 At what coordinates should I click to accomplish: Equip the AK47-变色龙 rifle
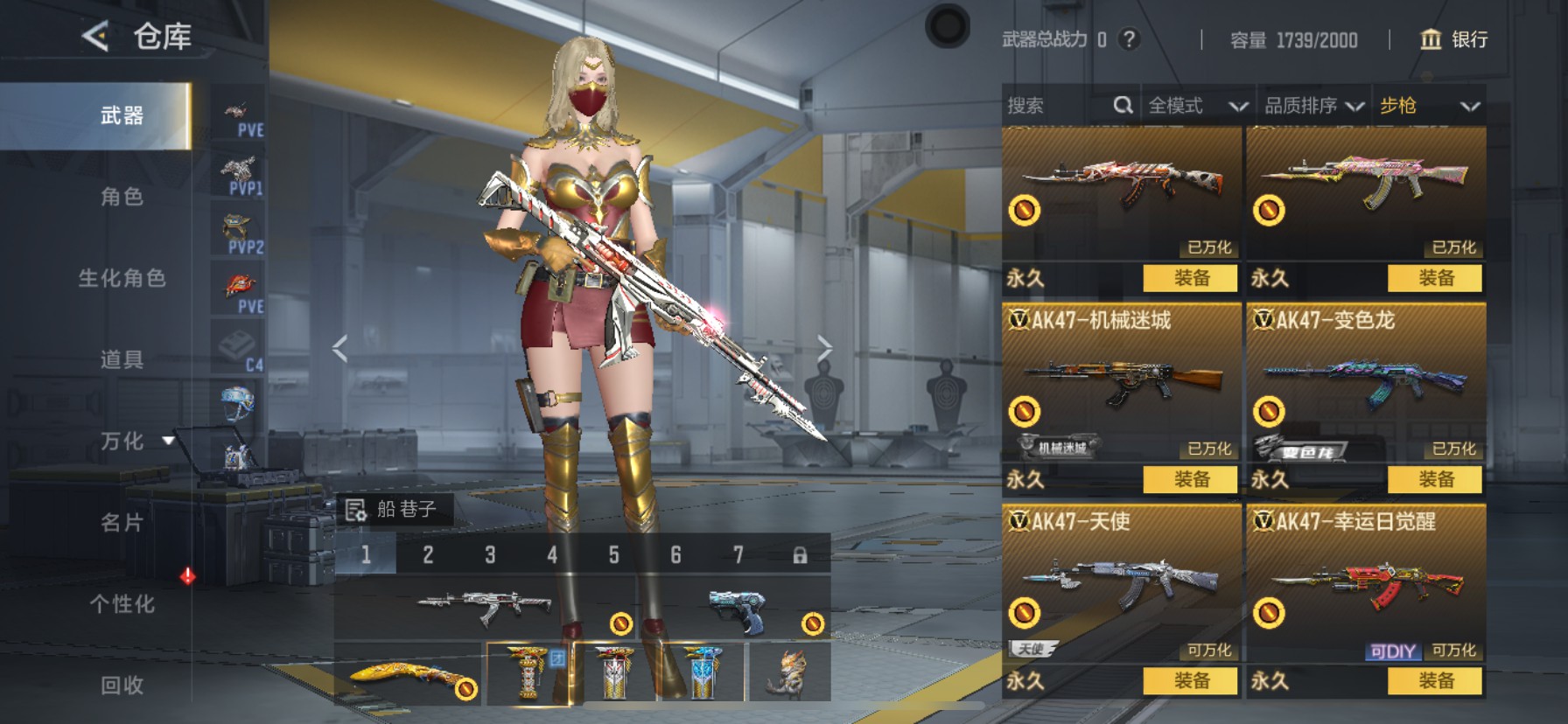tap(1435, 479)
